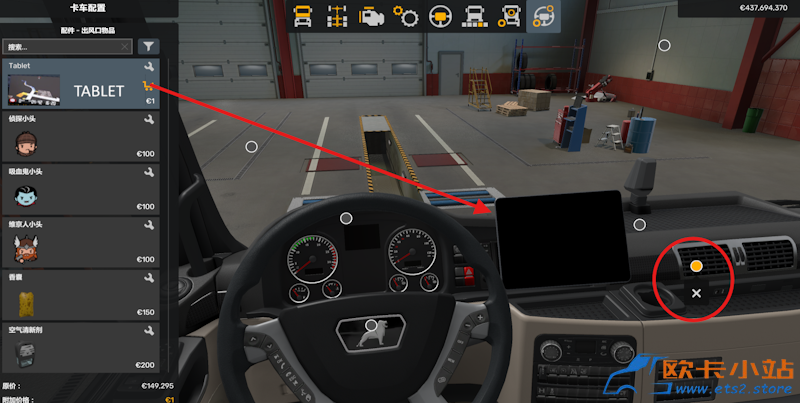Select the highlighted cabin accessories toolbar icon
The width and height of the screenshot is (800, 403).
(x=545, y=16)
